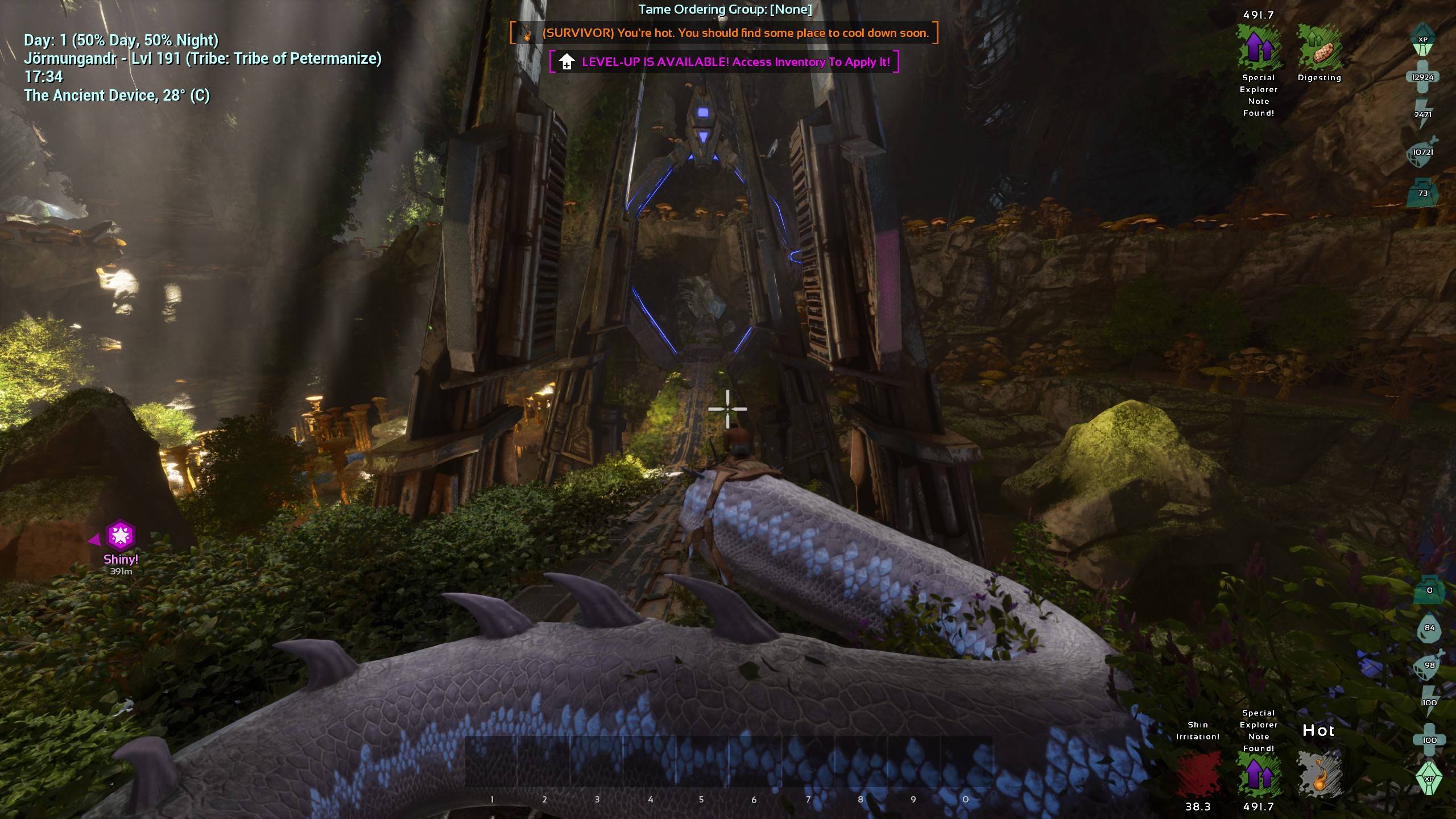The width and height of the screenshot is (1456, 819).
Task: Click the Tame Ordering Group label
Action: tap(725, 9)
